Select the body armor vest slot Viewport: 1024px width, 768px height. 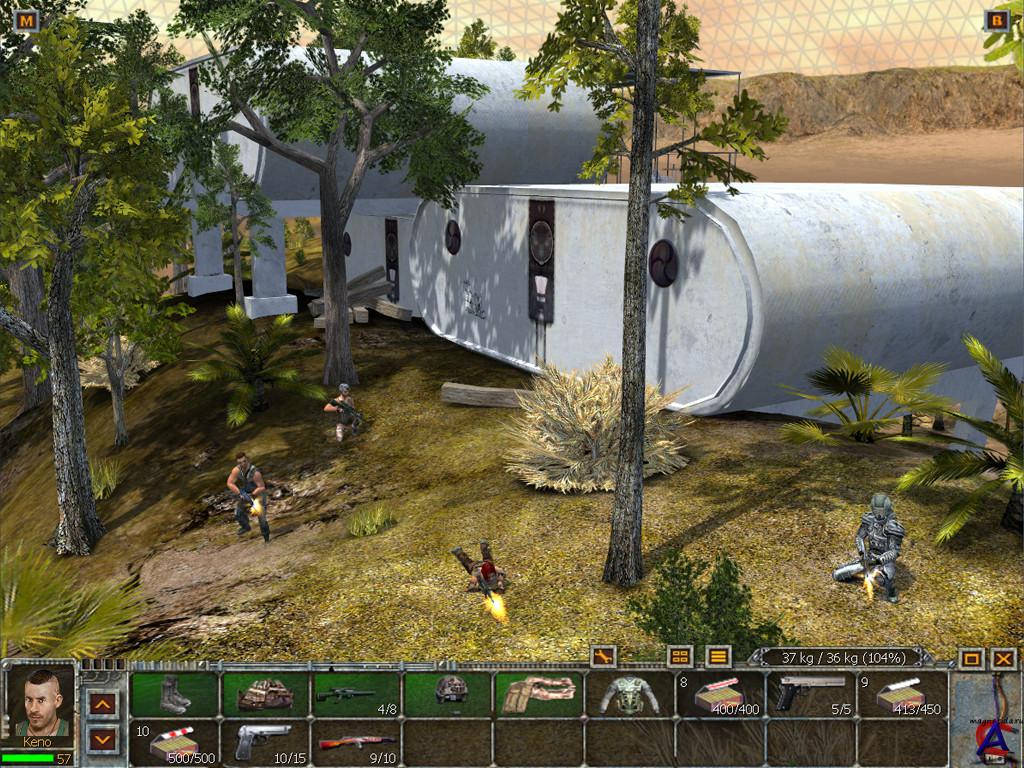click(x=630, y=694)
